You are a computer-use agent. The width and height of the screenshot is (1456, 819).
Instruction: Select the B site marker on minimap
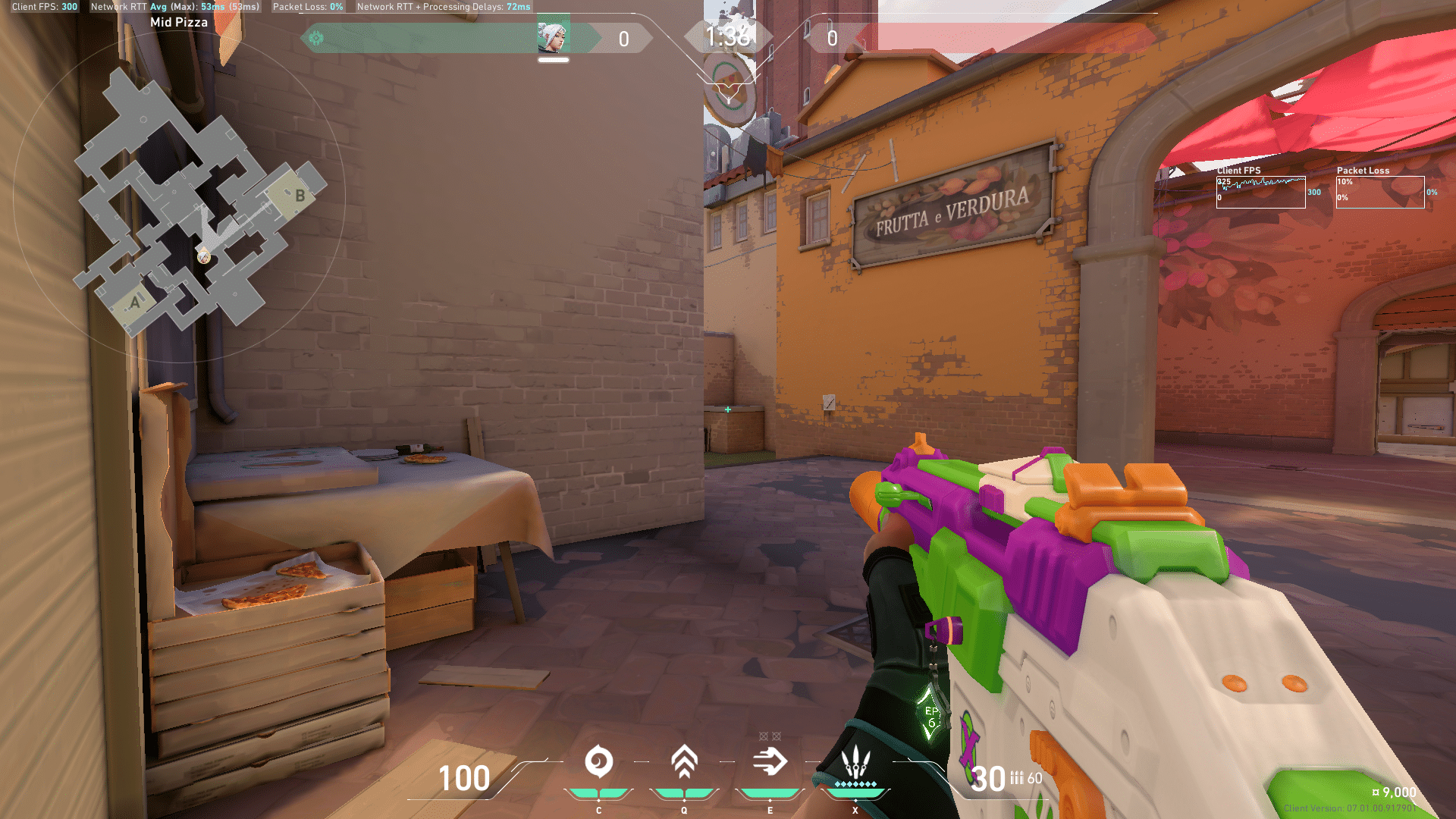(x=299, y=195)
